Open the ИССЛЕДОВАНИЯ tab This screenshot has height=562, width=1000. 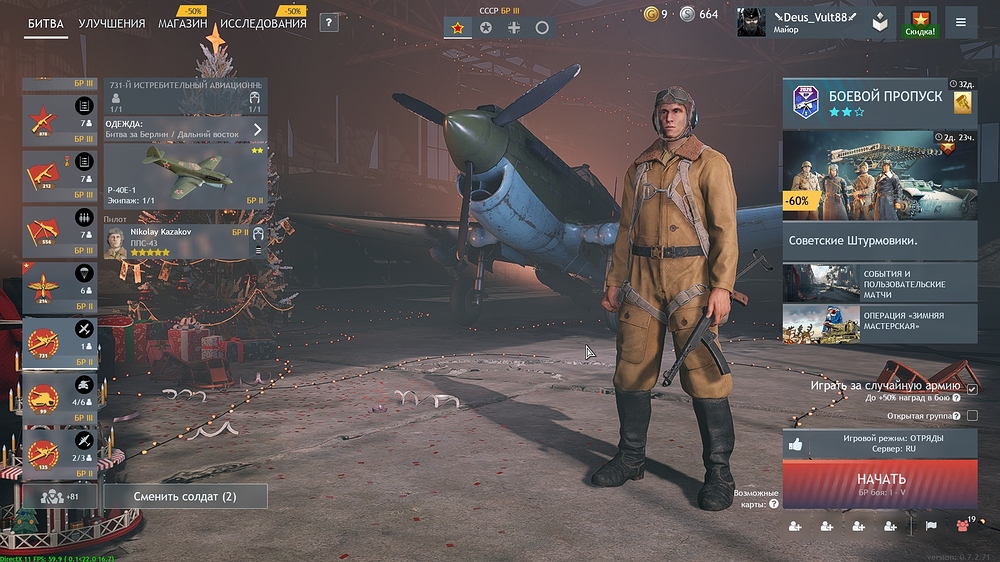tap(263, 23)
